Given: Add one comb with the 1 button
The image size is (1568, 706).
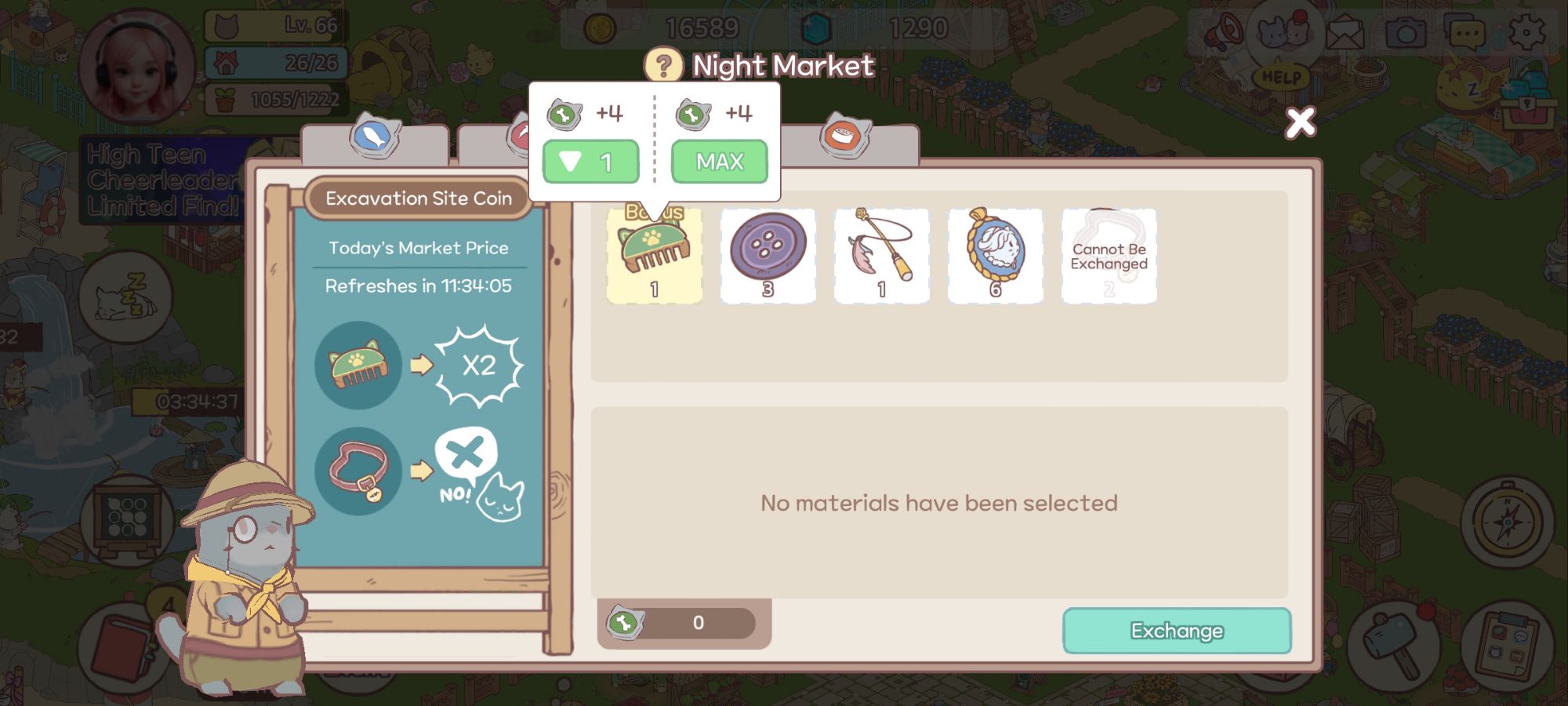Looking at the screenshot, I should [x=590, y=162].
